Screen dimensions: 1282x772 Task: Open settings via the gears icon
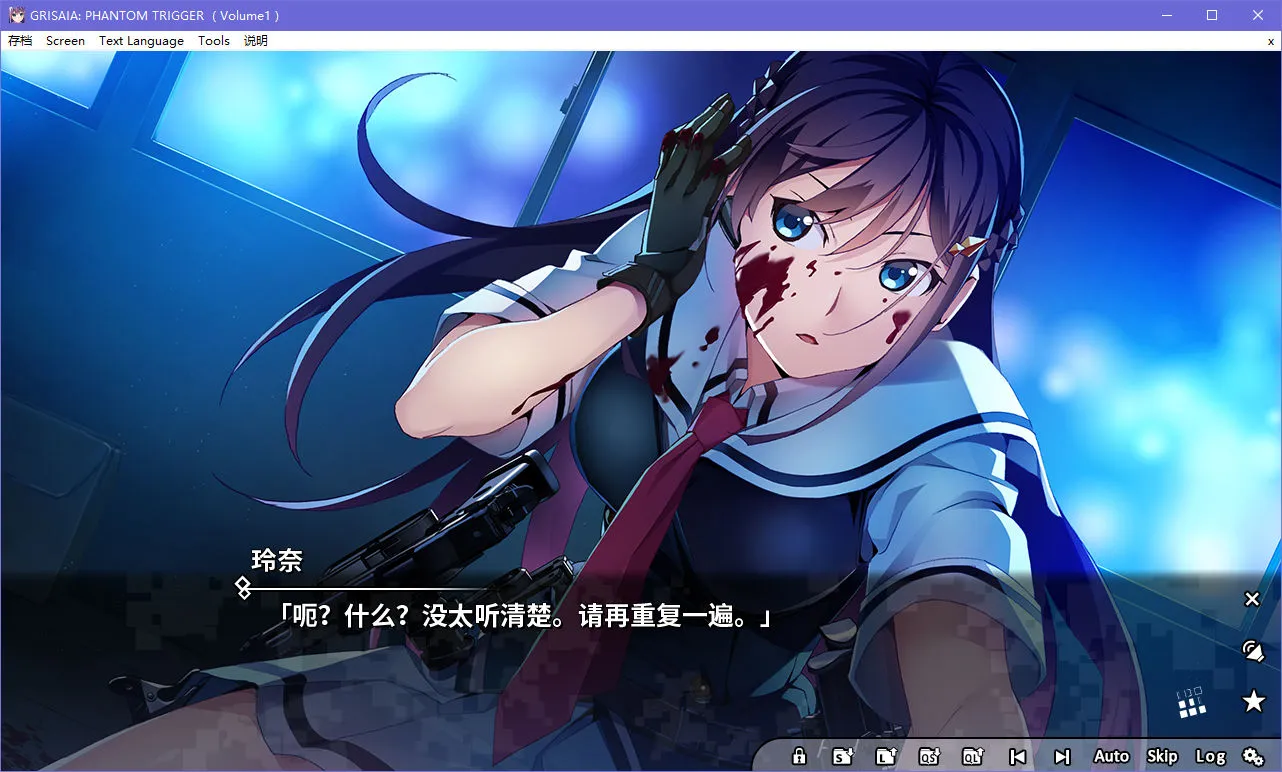tap(1253, 756)
